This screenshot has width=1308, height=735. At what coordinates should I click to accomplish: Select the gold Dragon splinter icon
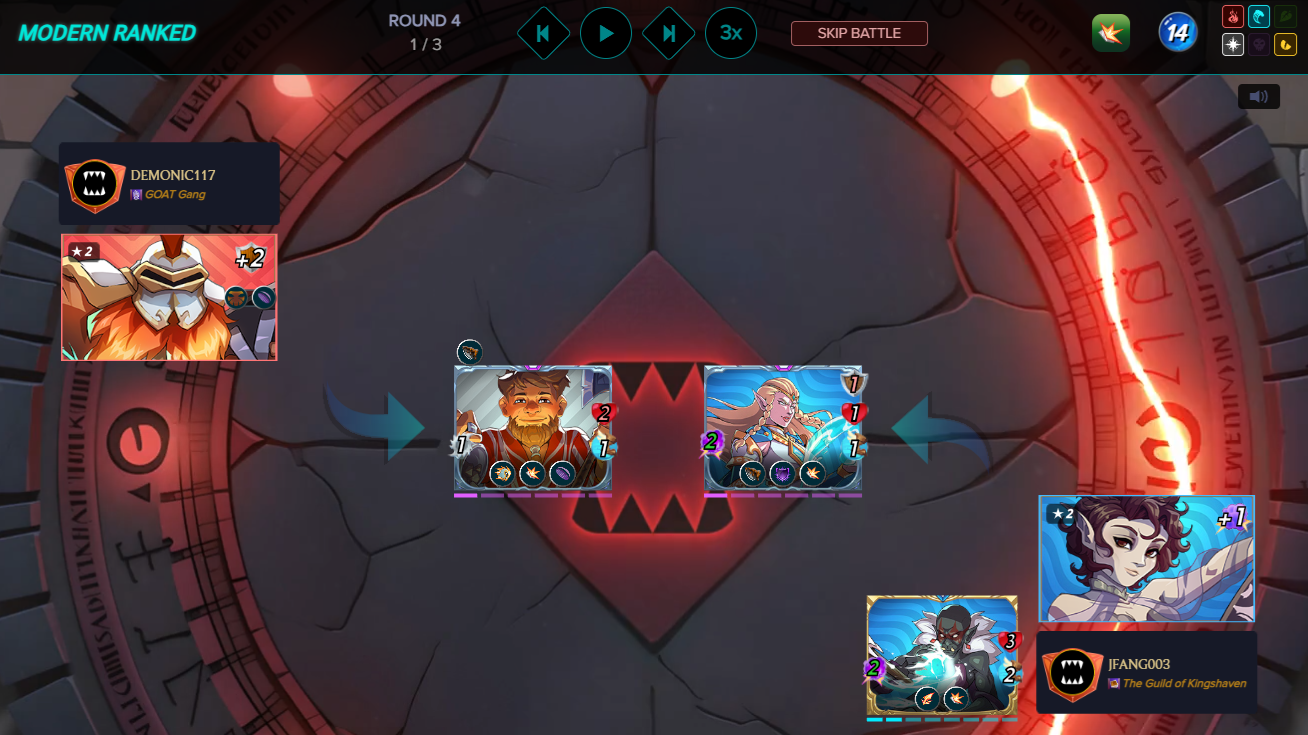coord(1285,44)
